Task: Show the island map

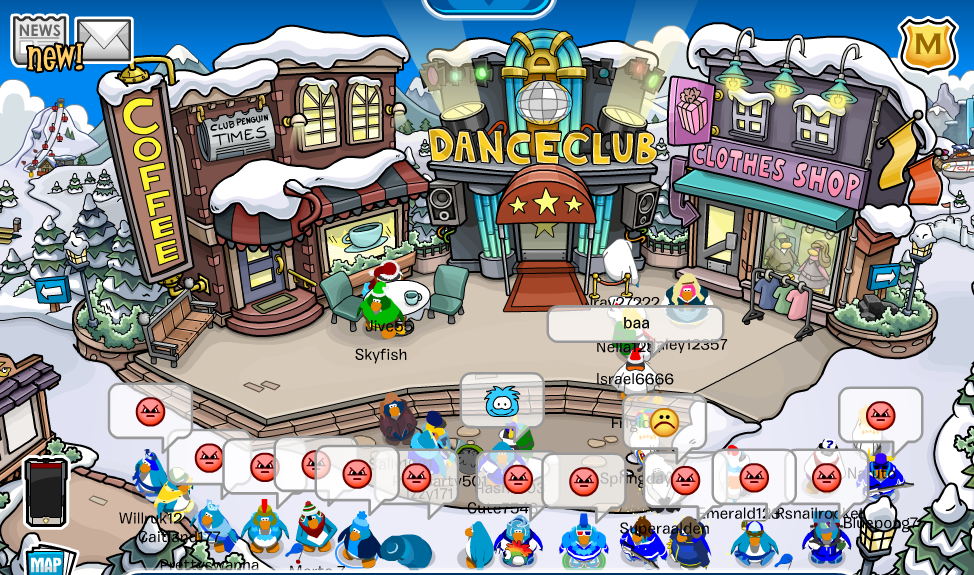Action: (45, 561)
